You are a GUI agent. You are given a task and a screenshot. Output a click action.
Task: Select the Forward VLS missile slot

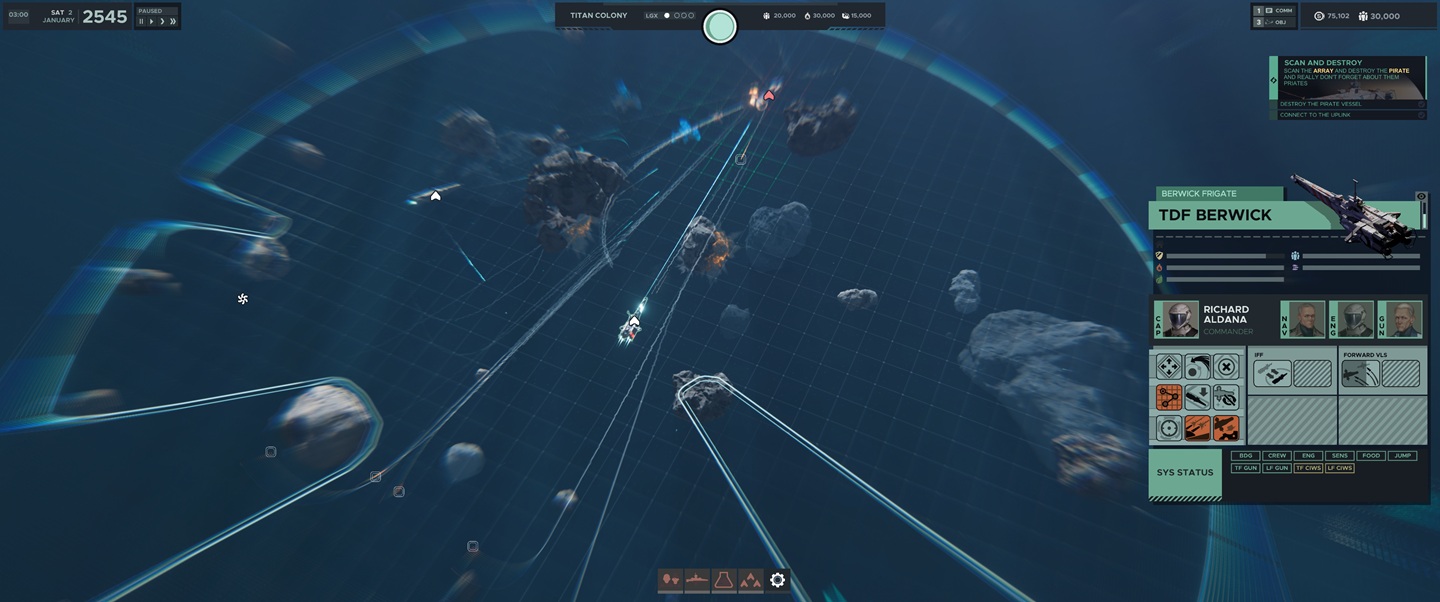pos(1361,374)
